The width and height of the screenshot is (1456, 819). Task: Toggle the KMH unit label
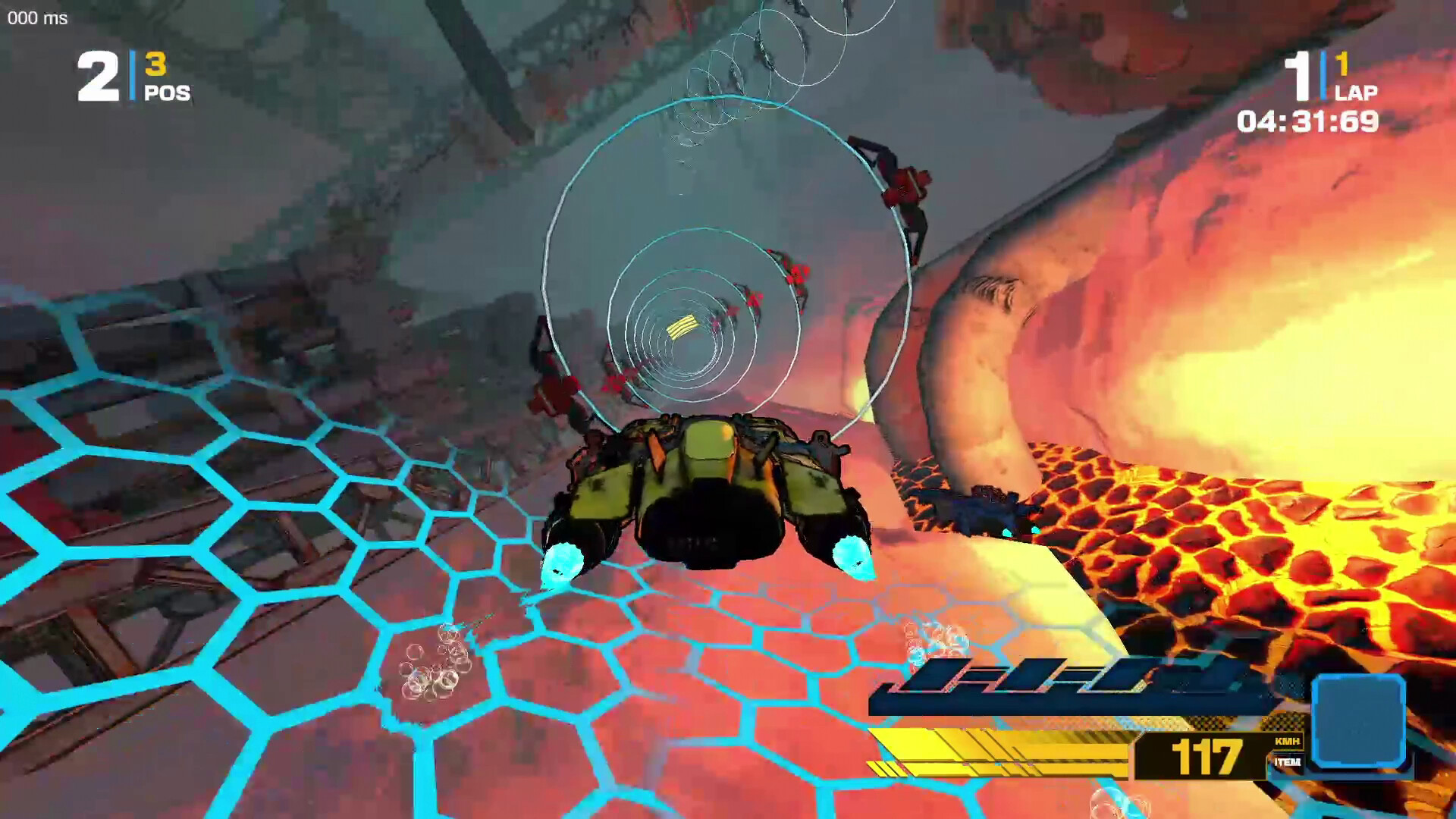[1287, 739]
